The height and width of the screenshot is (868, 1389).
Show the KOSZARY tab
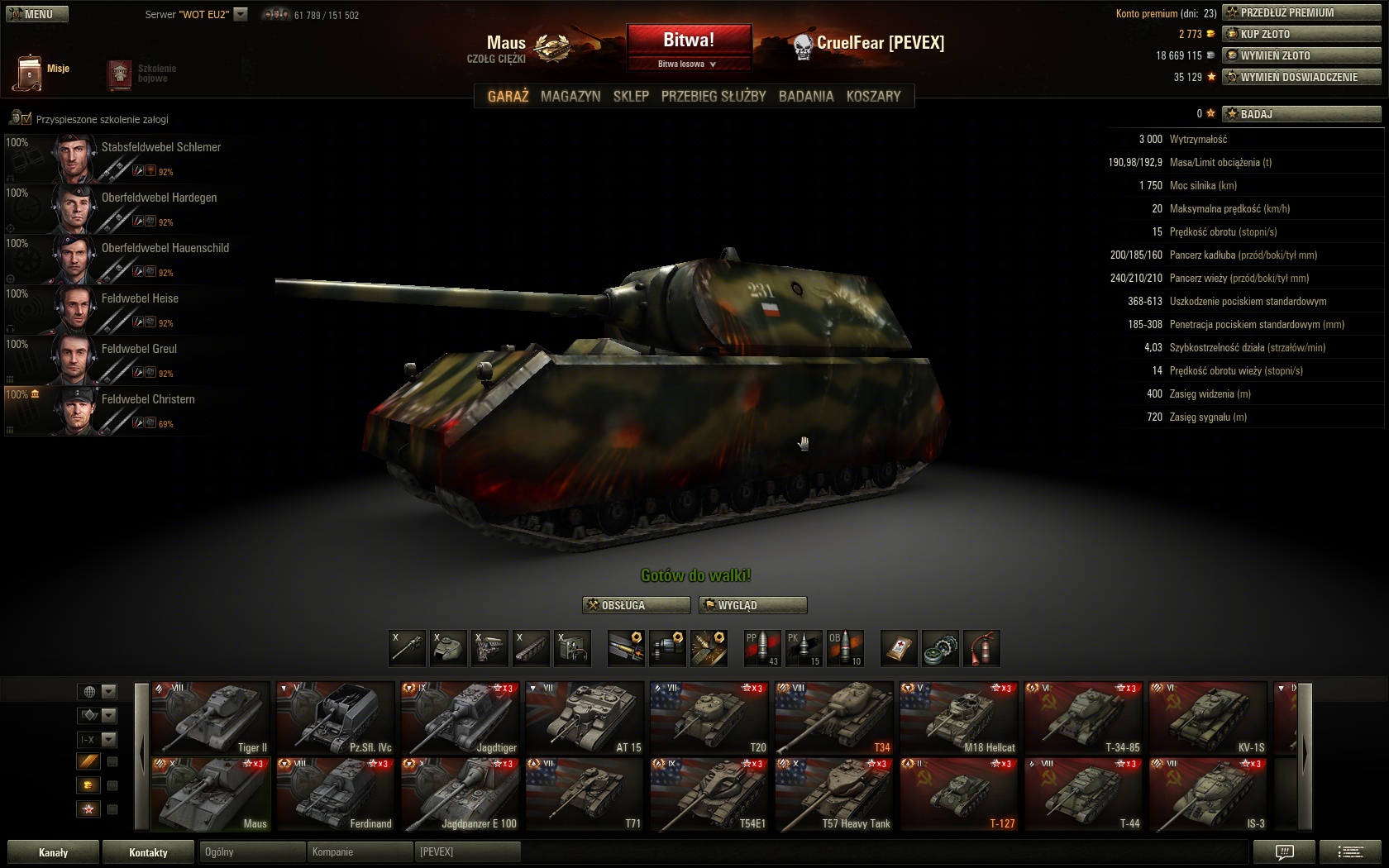(x=873, y=96)
